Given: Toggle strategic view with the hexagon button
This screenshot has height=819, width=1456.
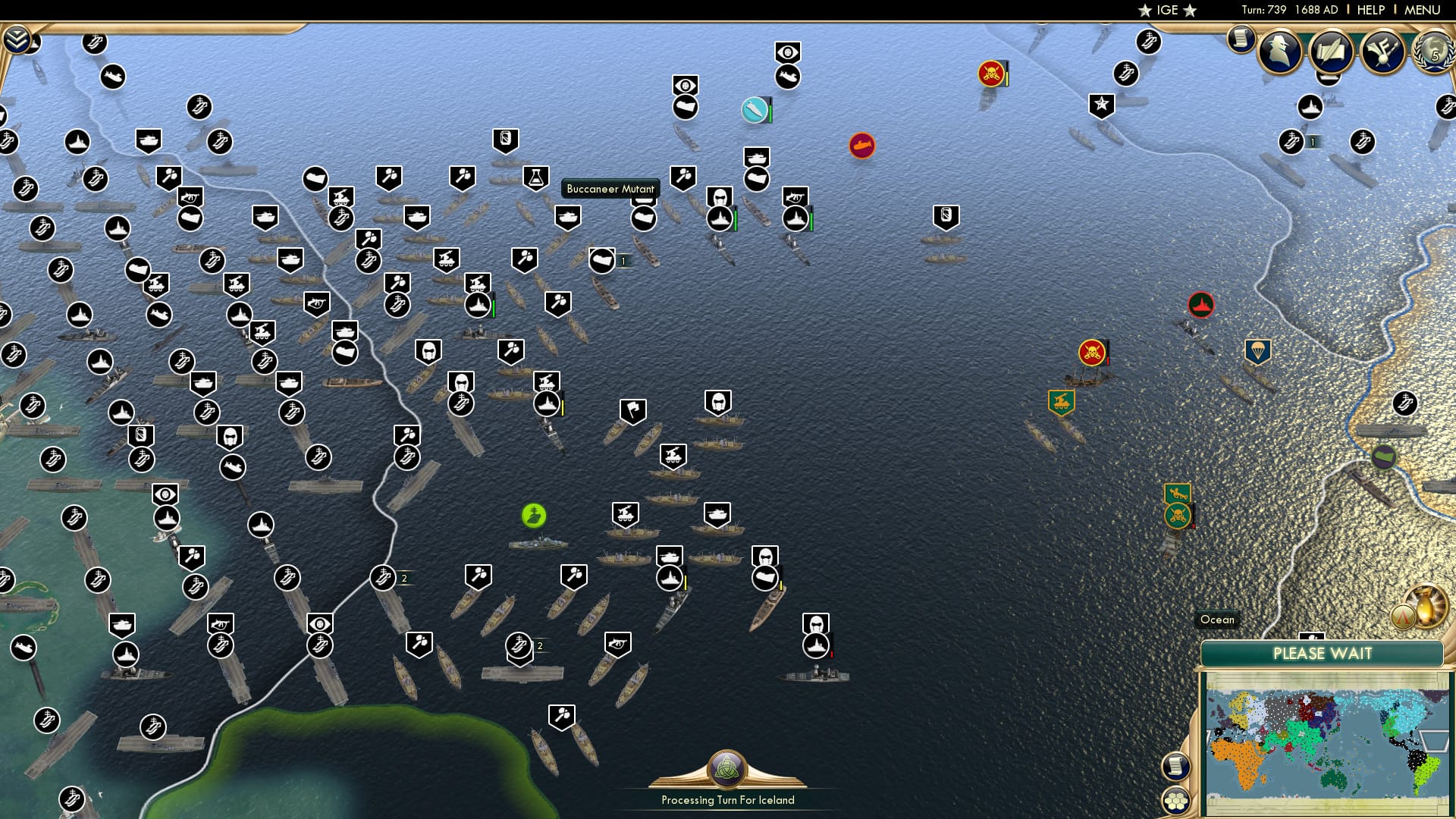Looking at the screenshot, I should click(x=1176, y=800).
